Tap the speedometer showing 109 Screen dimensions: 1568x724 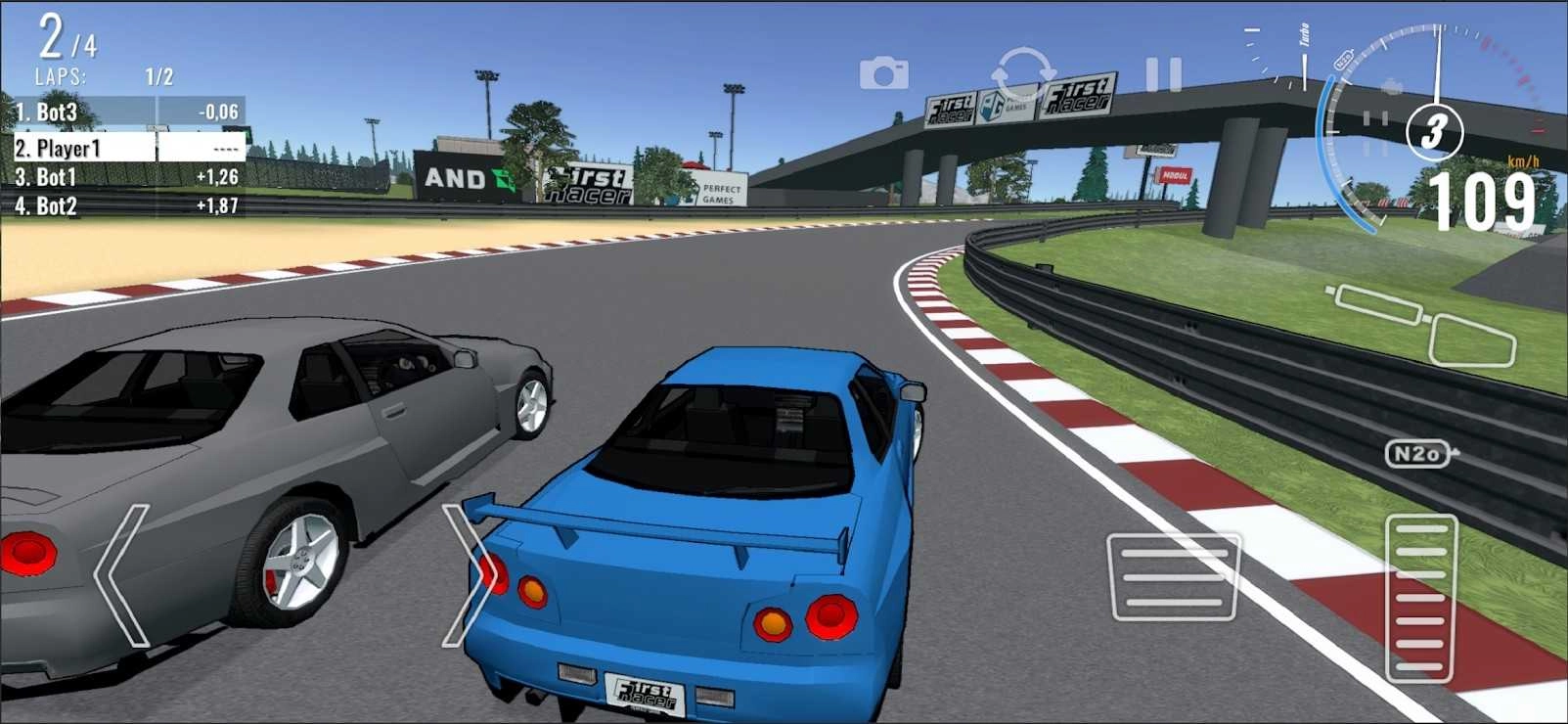pyautogui.click(x=1480, y=201)
